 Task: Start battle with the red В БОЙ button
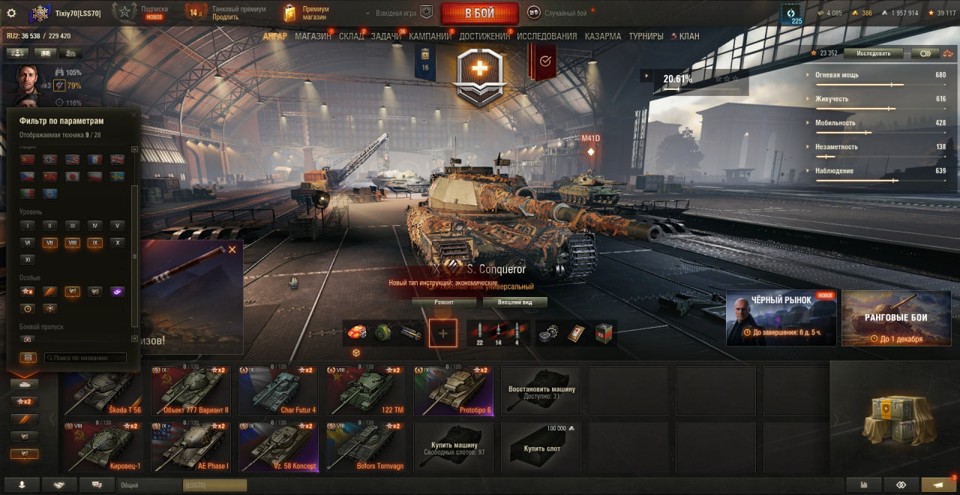[x=479, y=13]
